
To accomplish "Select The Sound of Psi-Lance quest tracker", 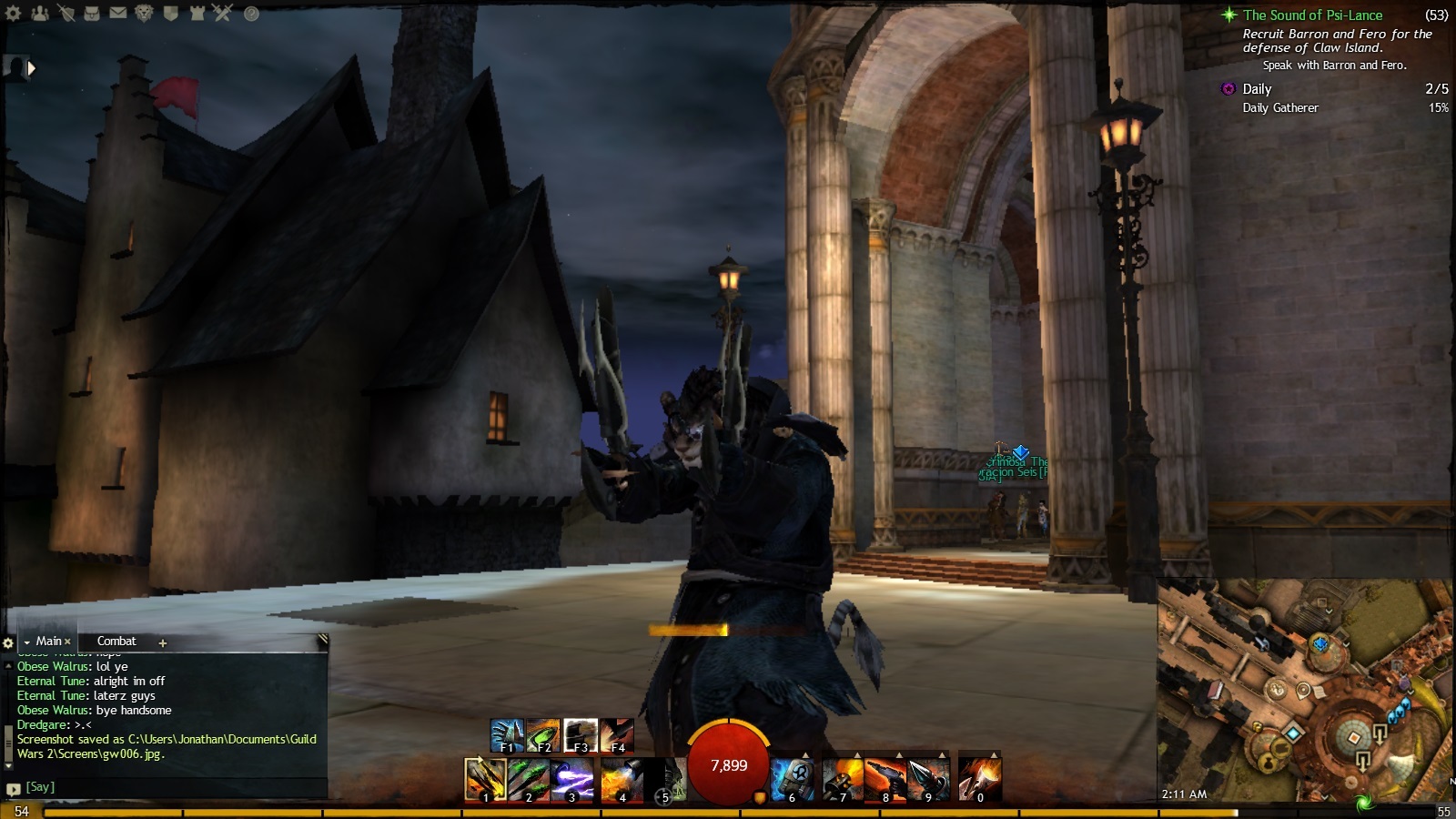I will pos(1312,15).
